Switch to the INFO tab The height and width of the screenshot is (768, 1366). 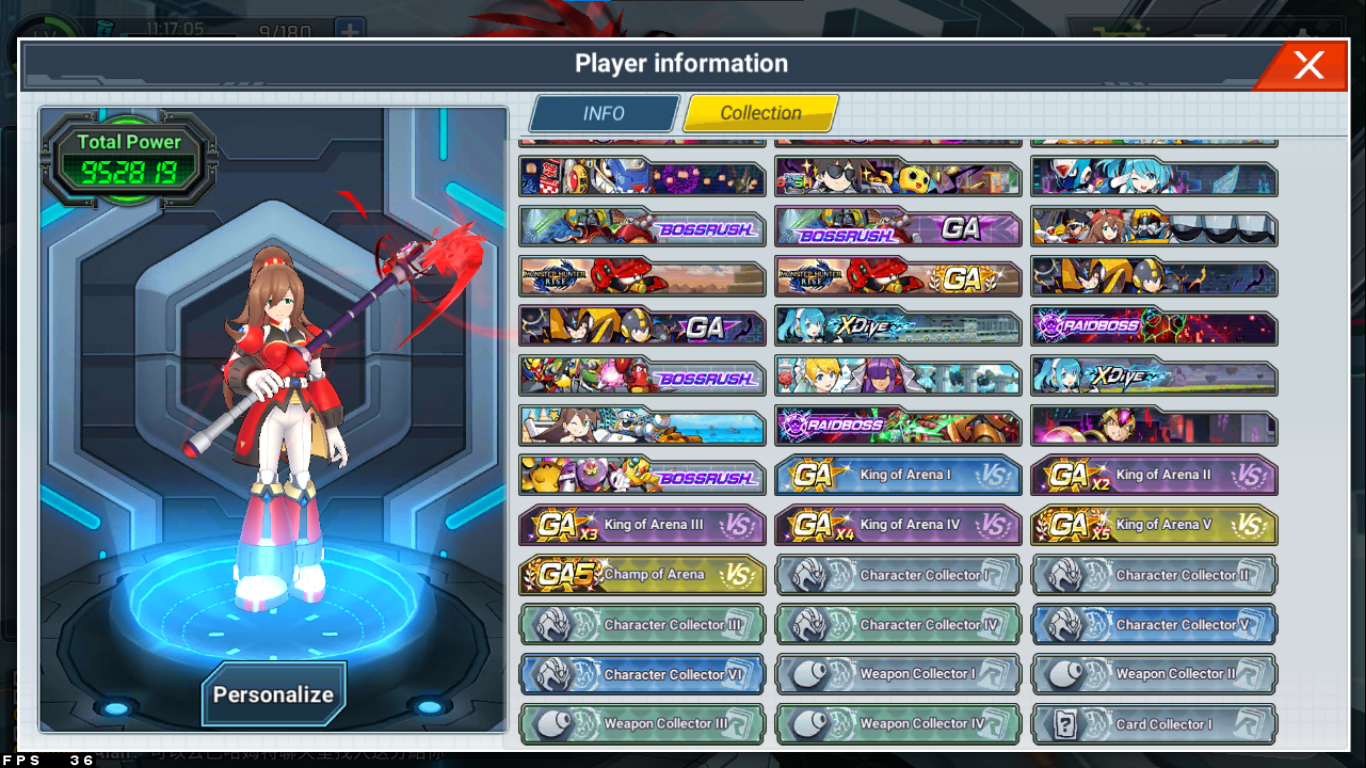click(x=604, y=113)
